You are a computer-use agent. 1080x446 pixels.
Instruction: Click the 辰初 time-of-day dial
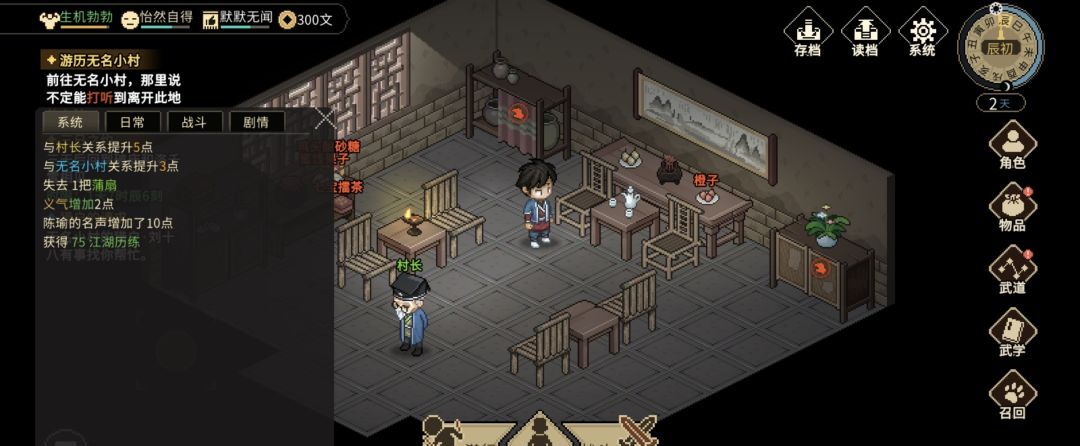tap(1000, 47)
